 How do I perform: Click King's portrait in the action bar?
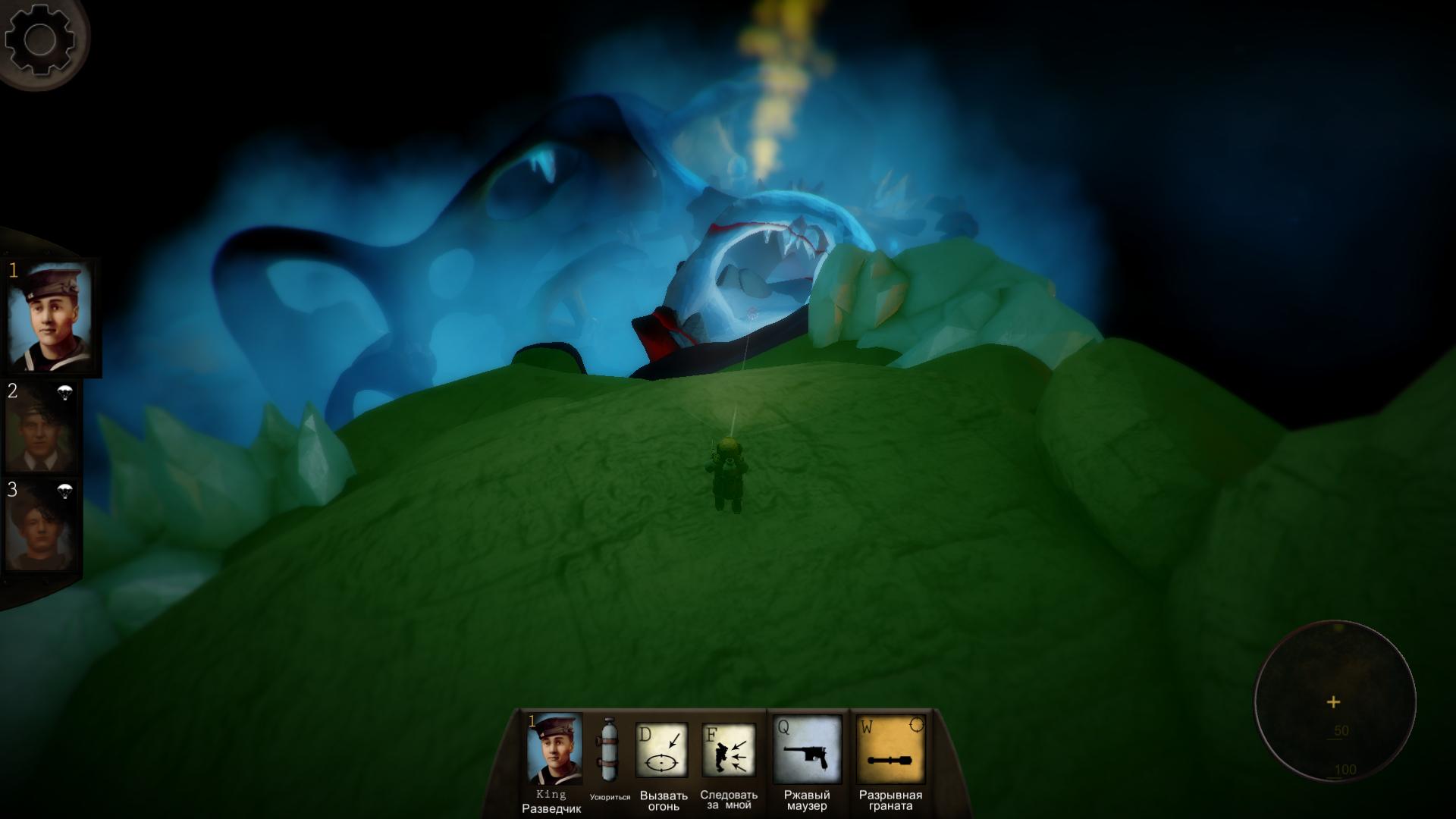pos(554,749)
